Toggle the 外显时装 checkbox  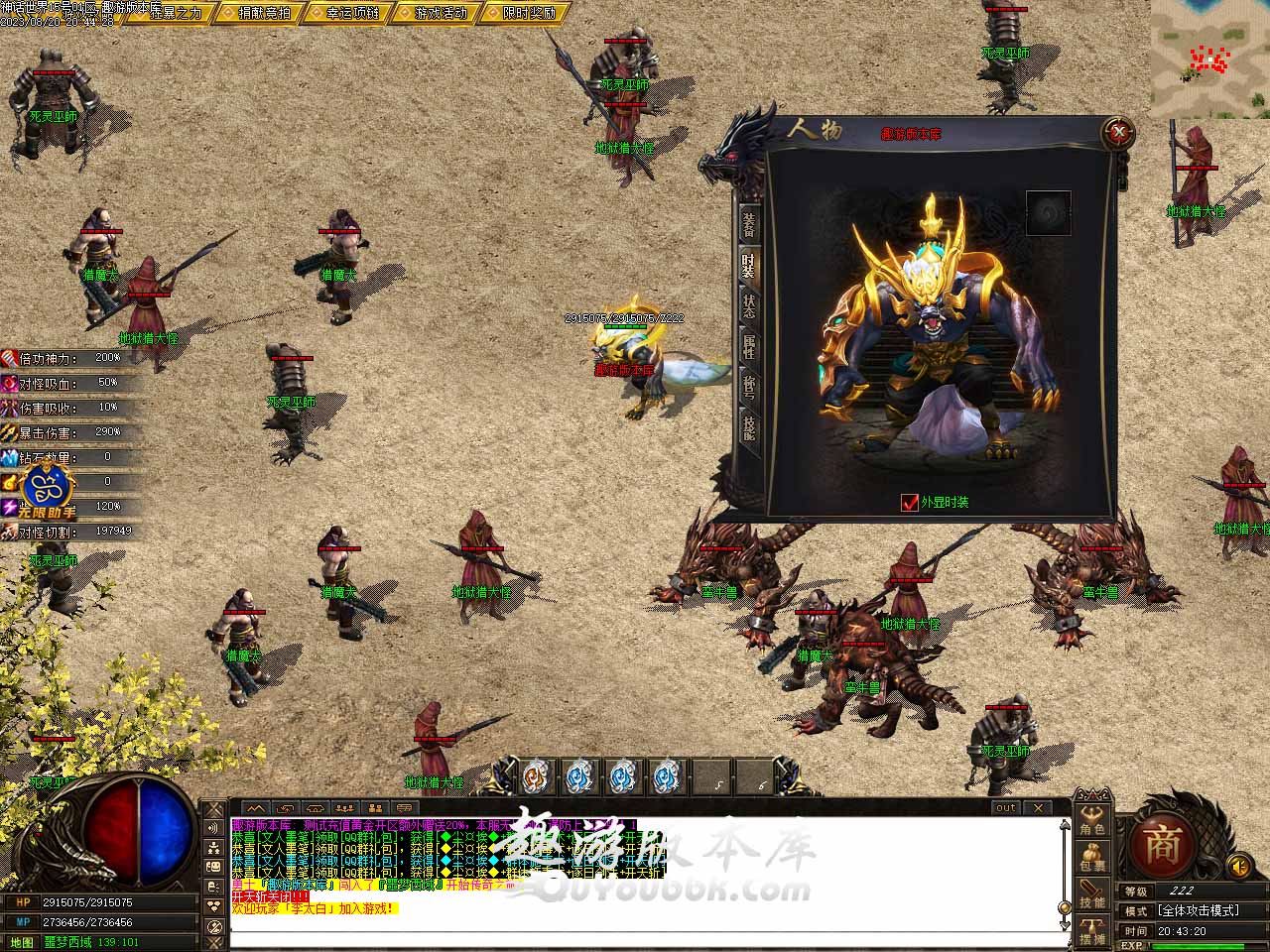pyautogui.click(x=910, y=502)
